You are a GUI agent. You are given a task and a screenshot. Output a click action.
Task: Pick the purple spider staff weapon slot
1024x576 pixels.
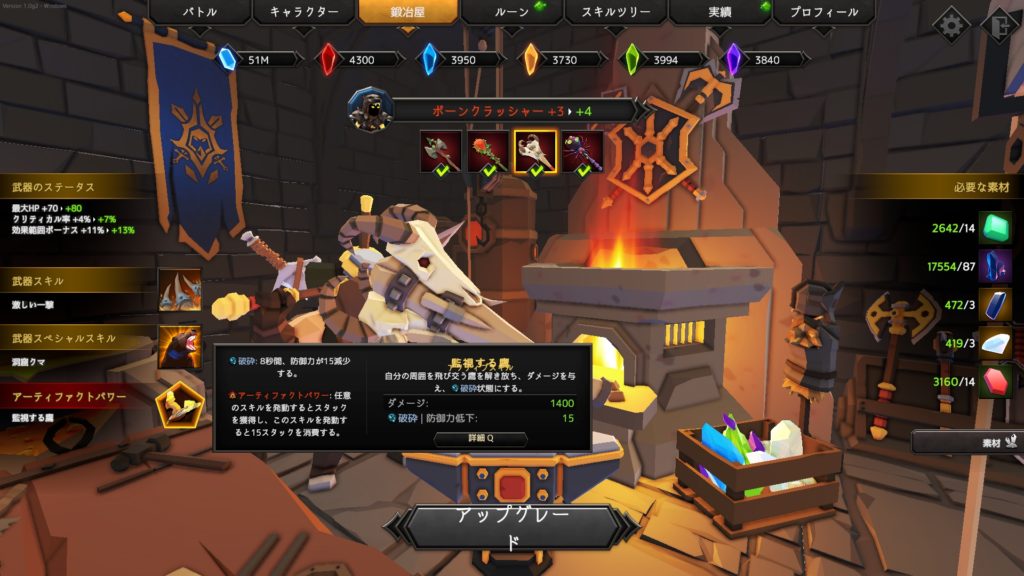(582, 151)
